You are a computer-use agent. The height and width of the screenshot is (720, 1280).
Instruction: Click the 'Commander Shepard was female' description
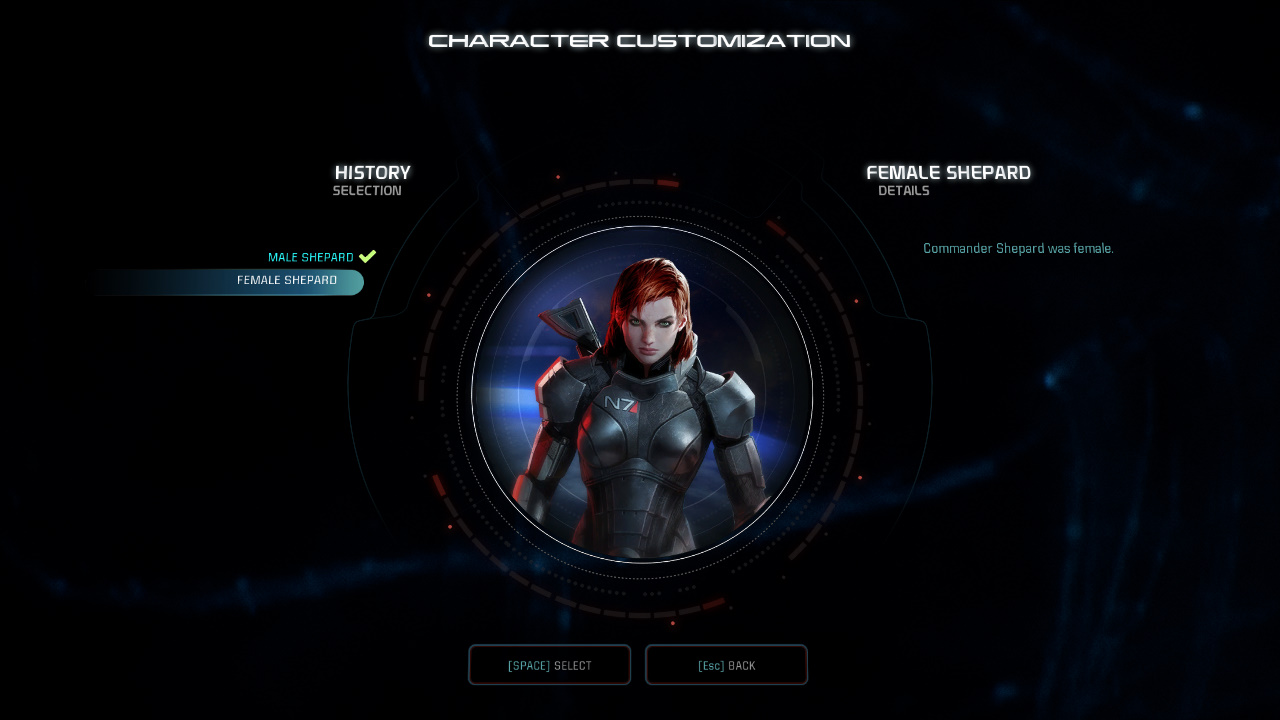tap(1018, 248)
